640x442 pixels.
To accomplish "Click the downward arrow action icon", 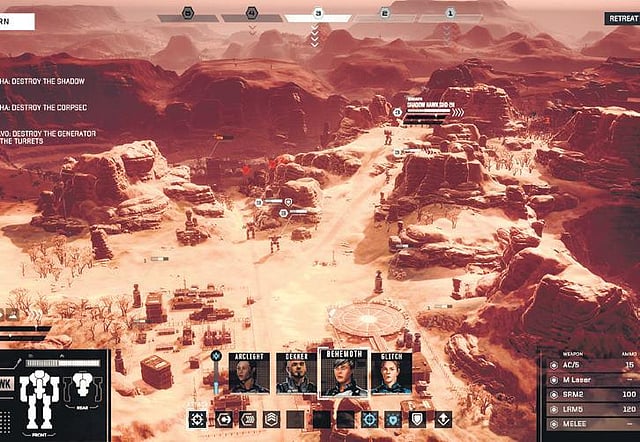I will (443, 419).
